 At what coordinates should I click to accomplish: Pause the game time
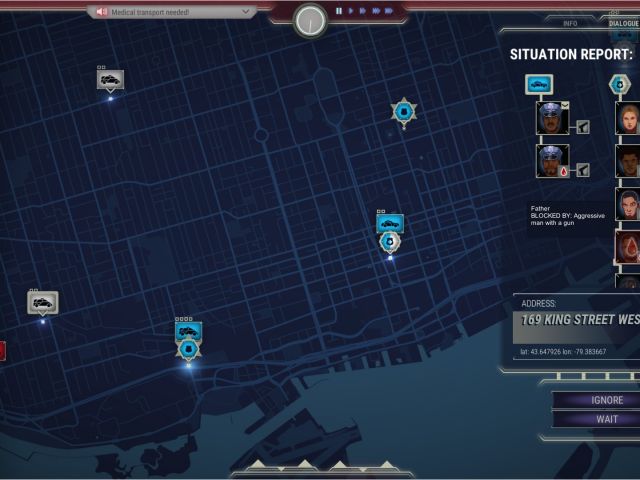(x=339, y=11)
